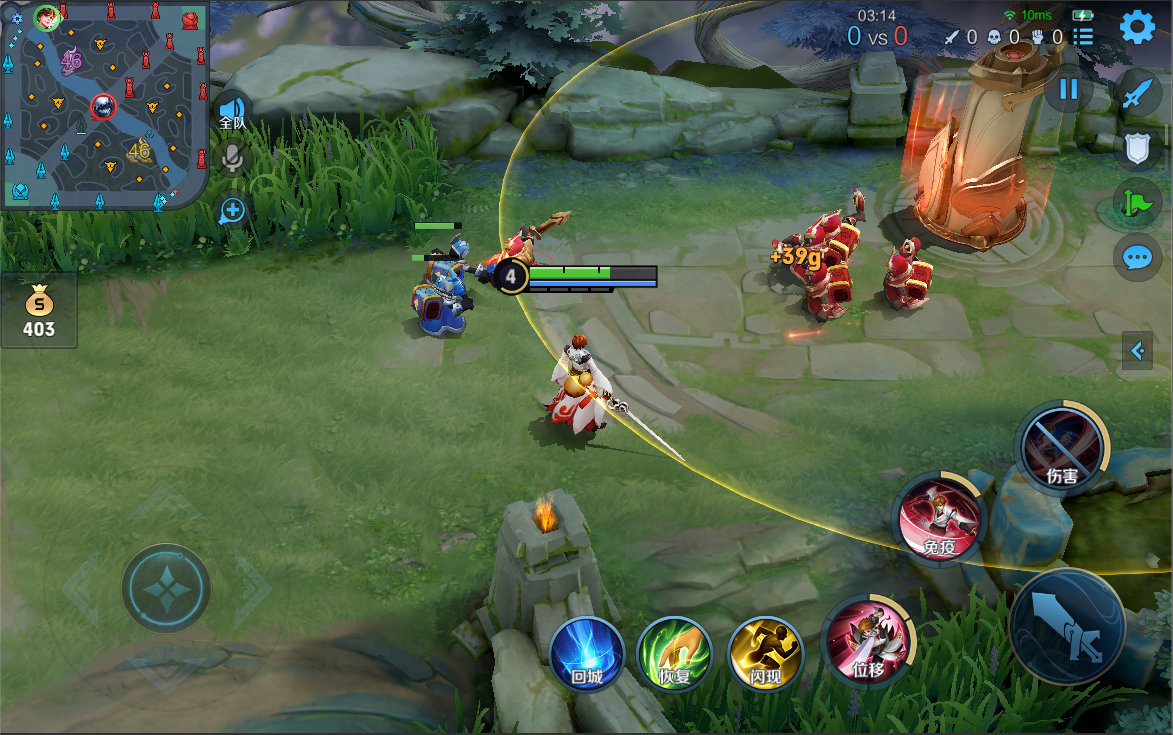1173x735 pixels.
Task: Activate the 免疫 immunity skill
Action: (938, 517)
